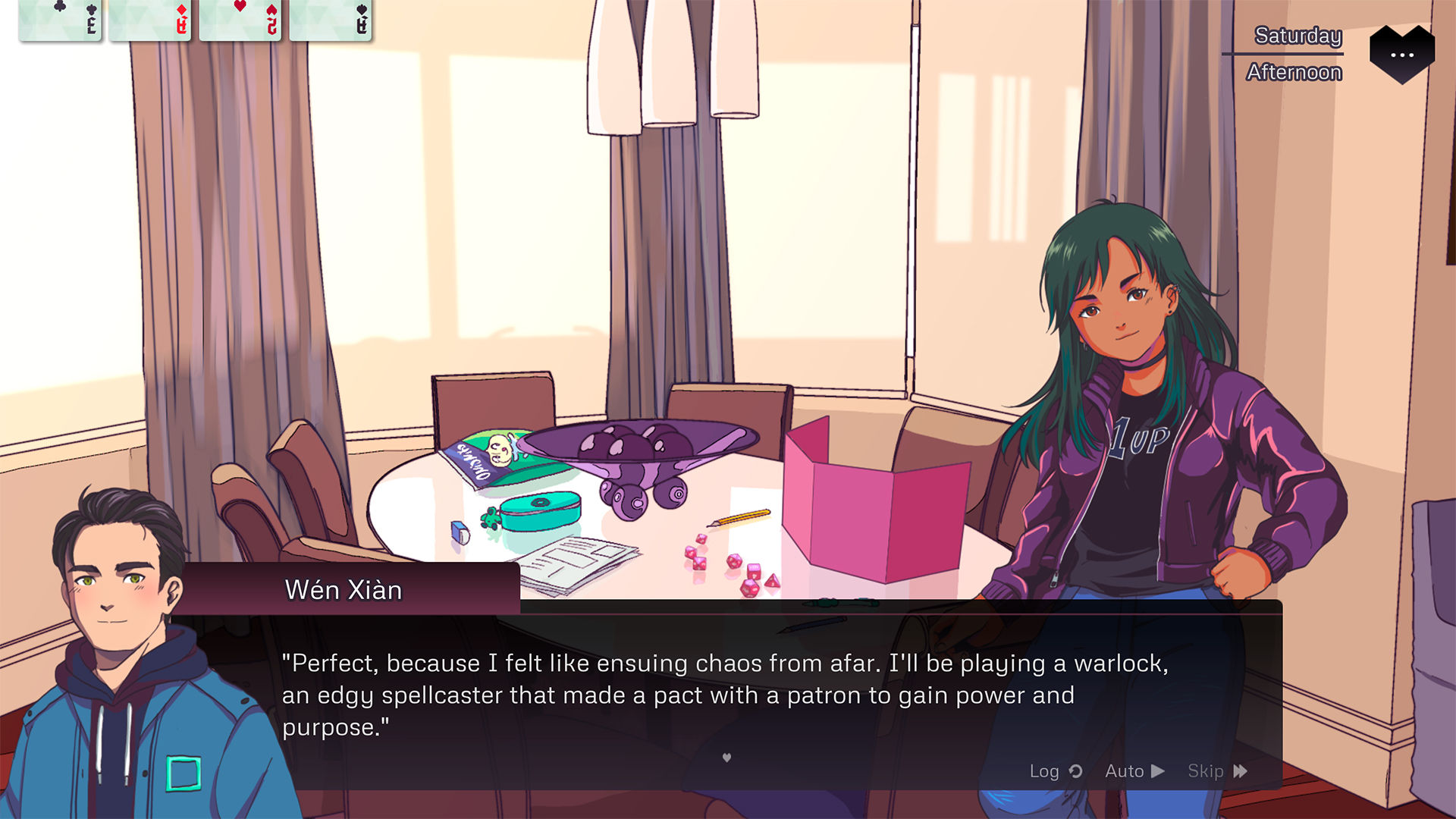
Task: Select the two of hearts card
Action: [x=240, y=20]
